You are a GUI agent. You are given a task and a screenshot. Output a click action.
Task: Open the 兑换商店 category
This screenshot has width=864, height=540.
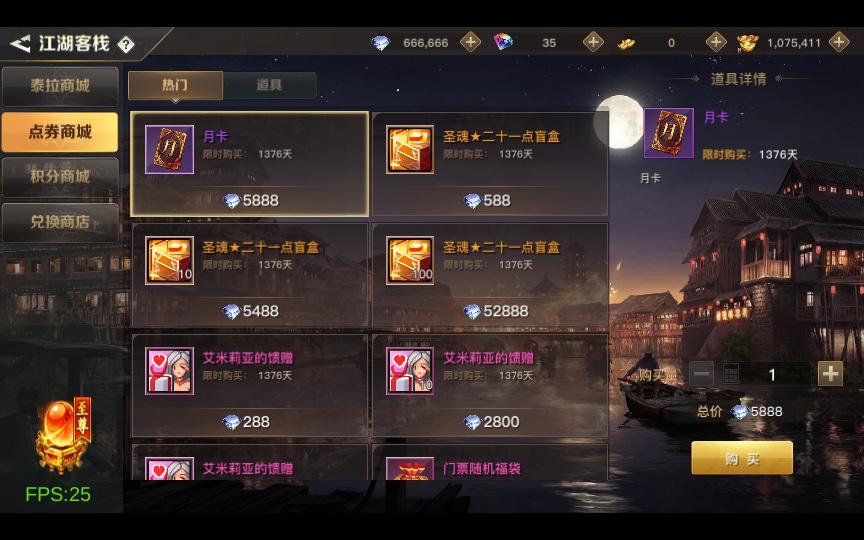point(60,222)
